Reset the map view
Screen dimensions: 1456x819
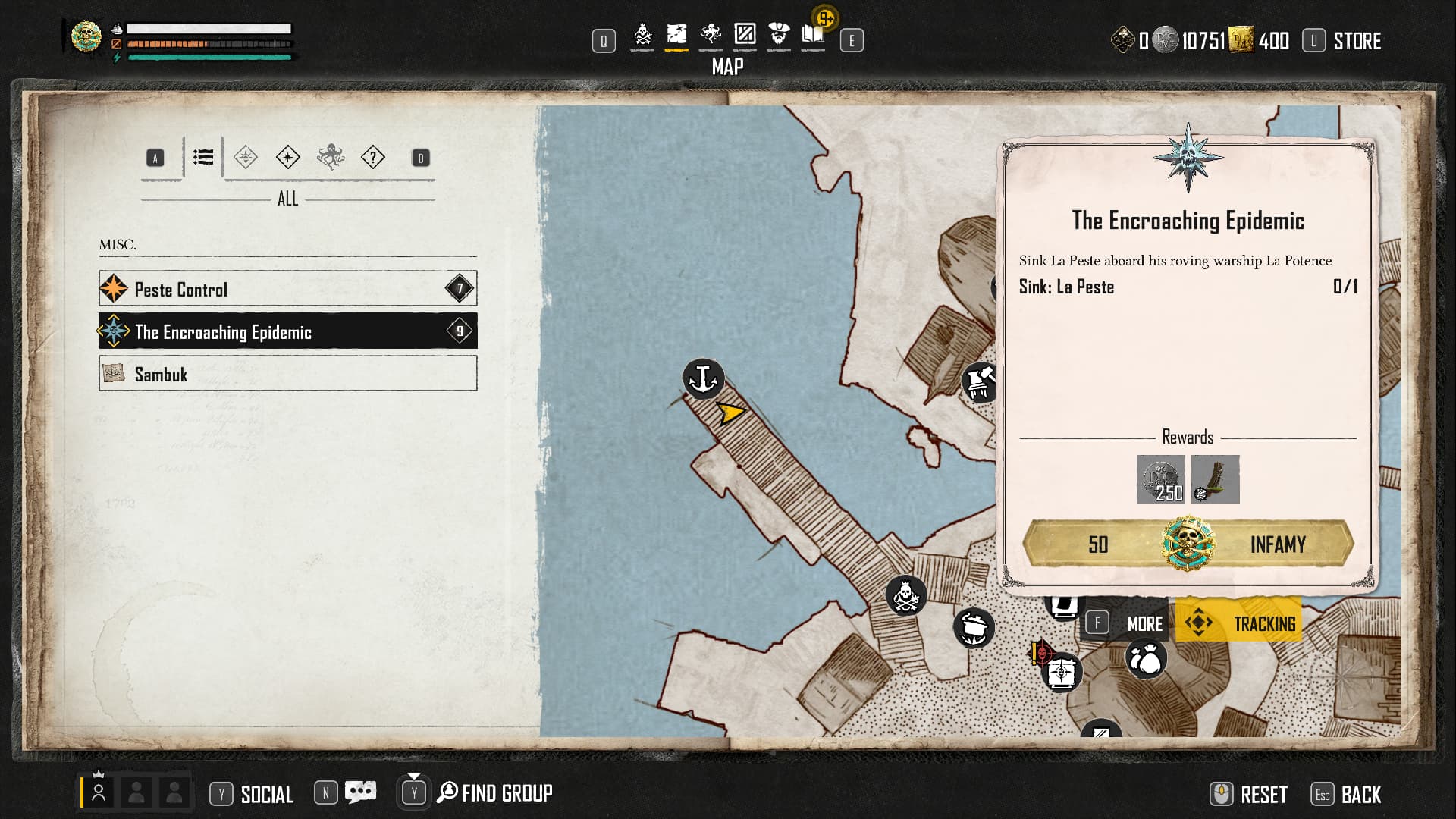point(1250,794)
